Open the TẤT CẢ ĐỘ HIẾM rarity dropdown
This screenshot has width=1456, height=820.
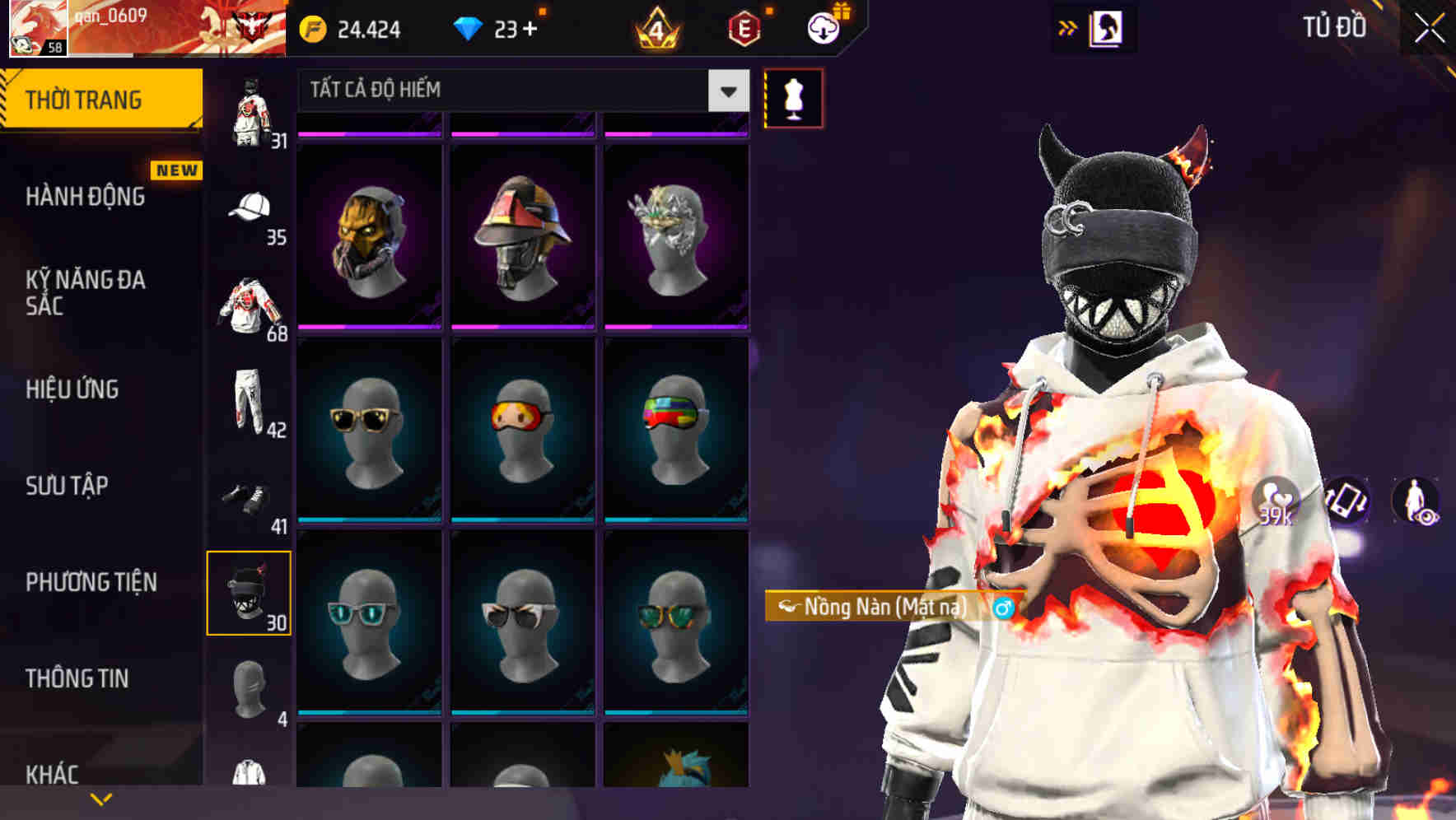517,91
